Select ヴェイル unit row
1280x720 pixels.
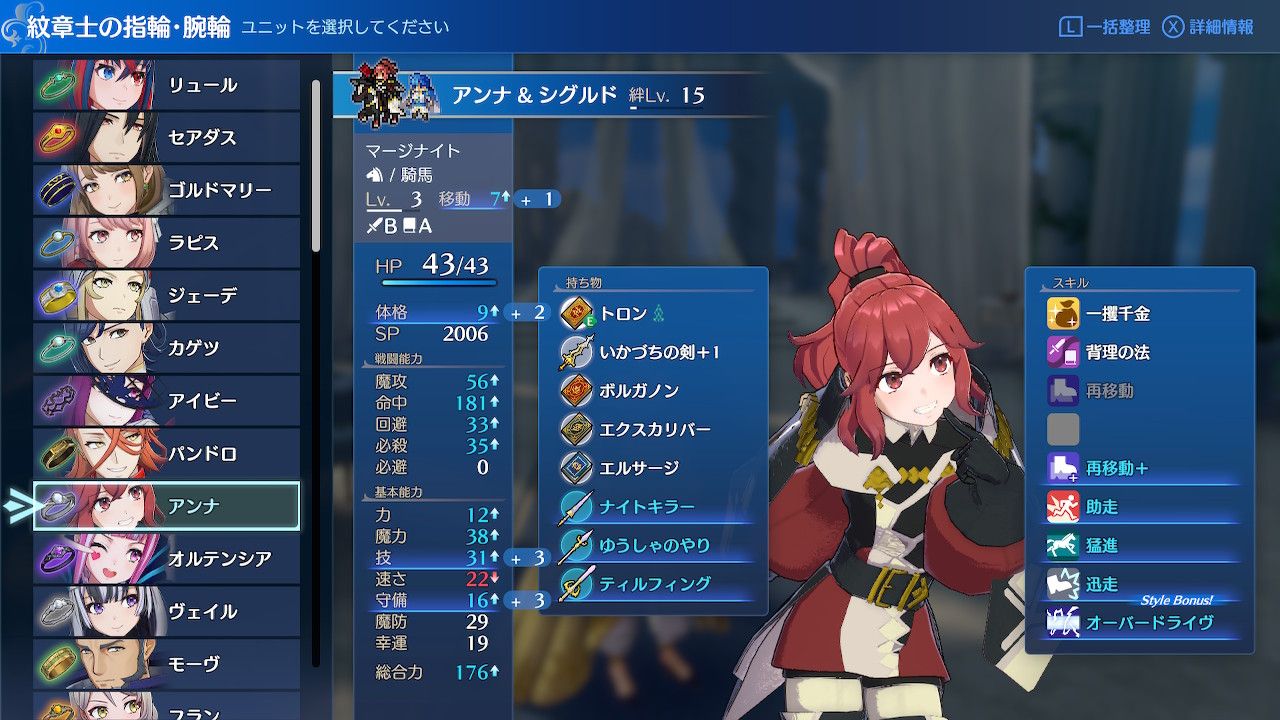click(x=166, y=611)
